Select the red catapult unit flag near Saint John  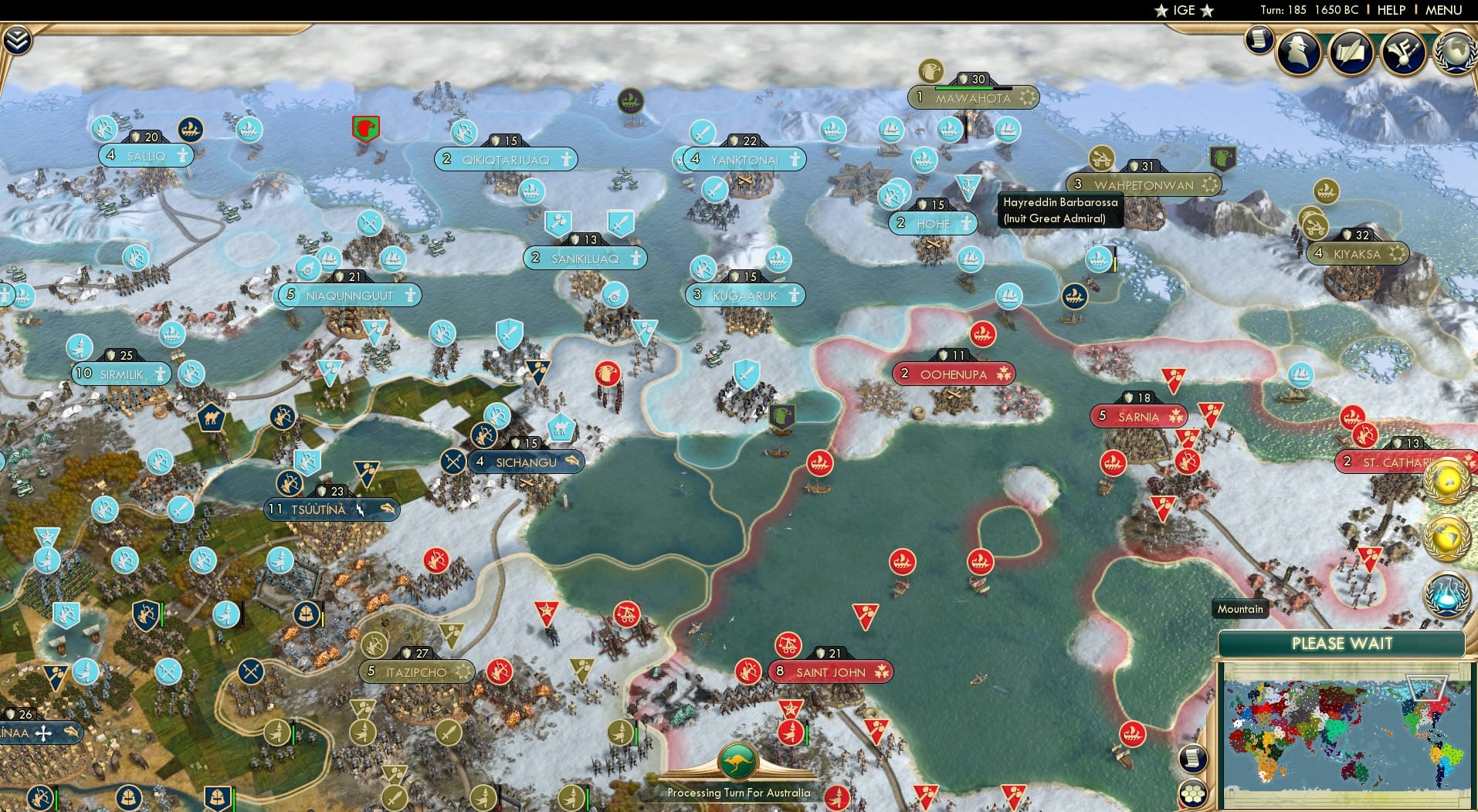pyautogui.click(x=789, y=647)
